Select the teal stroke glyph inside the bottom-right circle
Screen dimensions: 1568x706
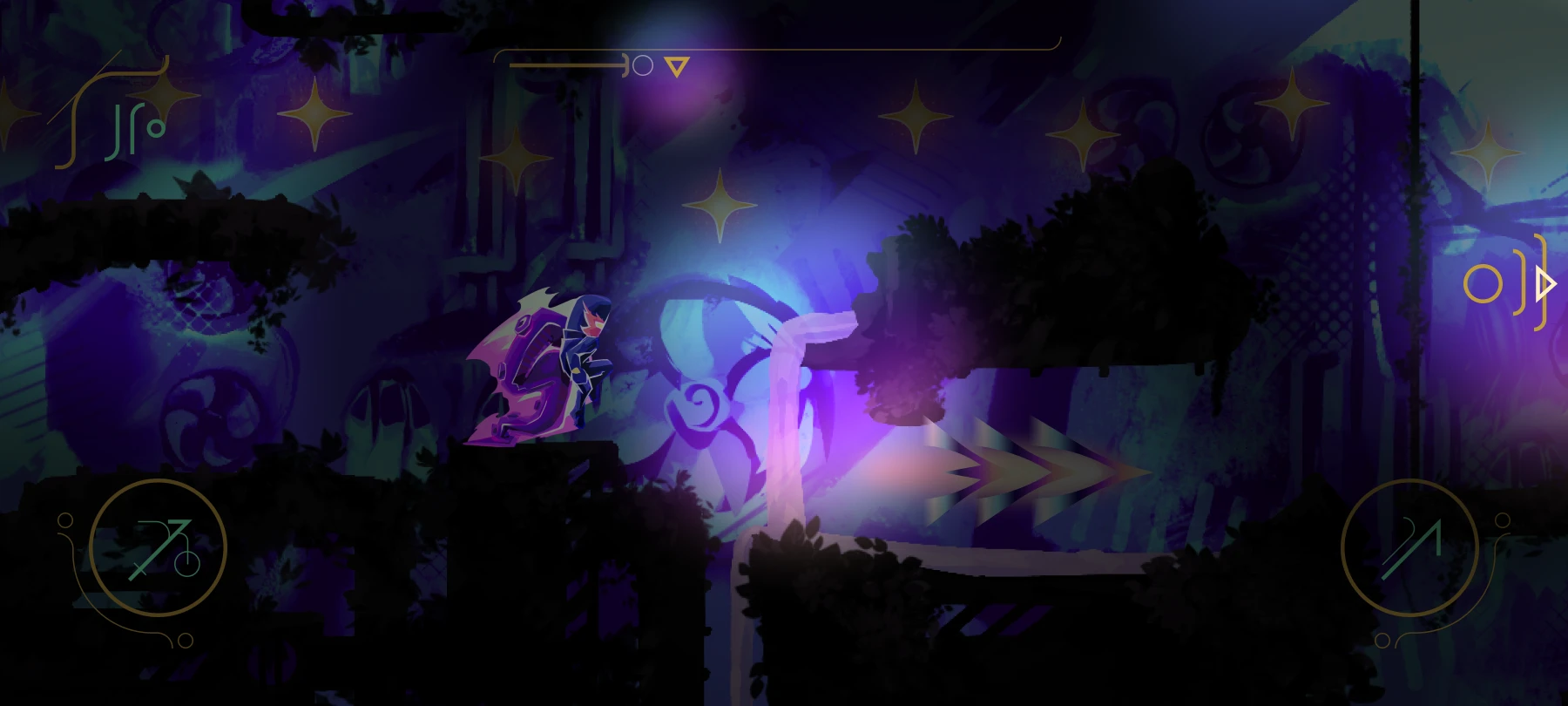(1409, 547)
